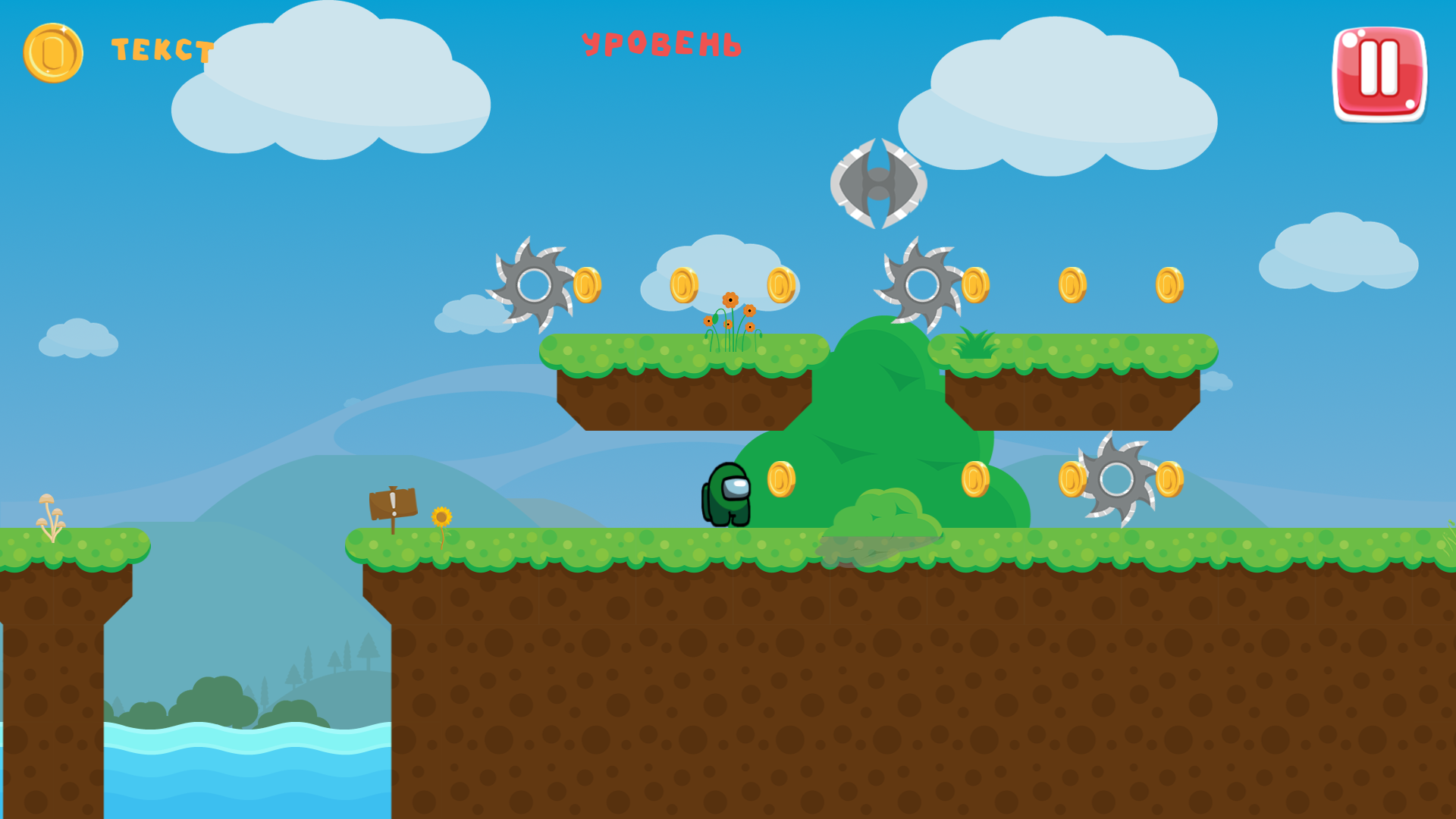The height and width of the screenshot is (819, 1456).
Task: Click the УРОВЕНЬ title text
Action: 663,42
